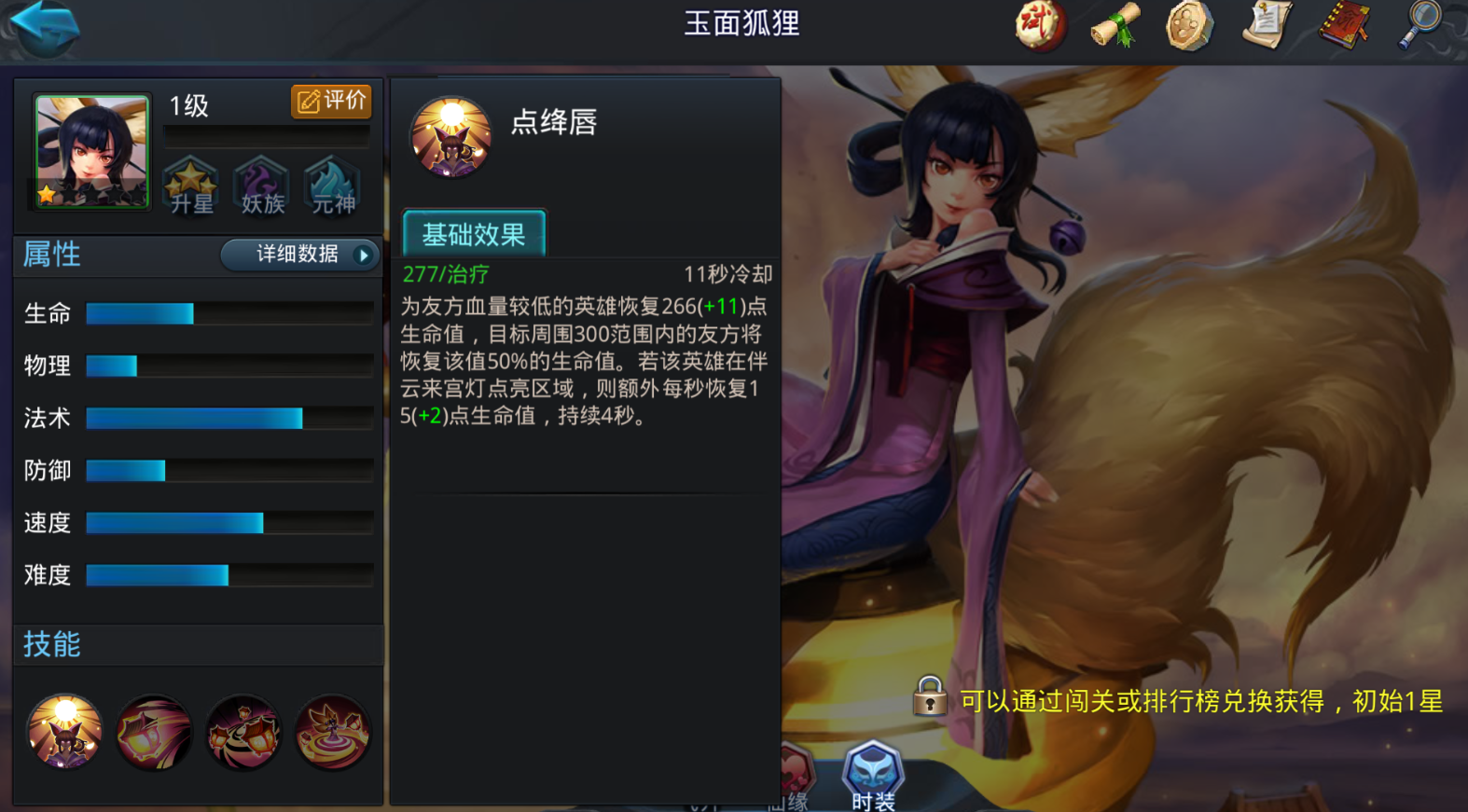Click the 评价 evaluation button

(331, 102)
